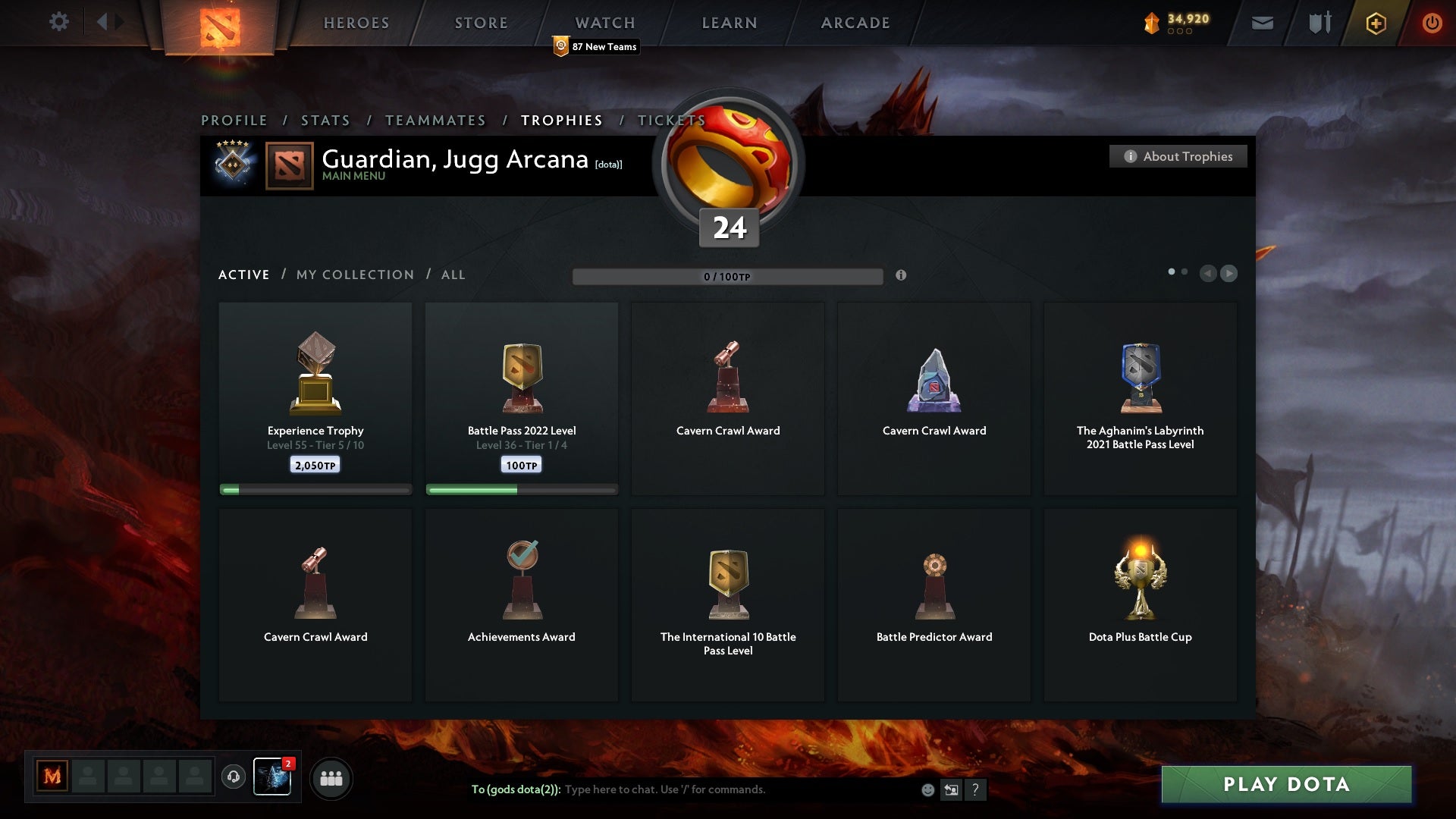Click the headset voice chat icon
Viewport: 1456px width, 819px height.
(232, 777)
